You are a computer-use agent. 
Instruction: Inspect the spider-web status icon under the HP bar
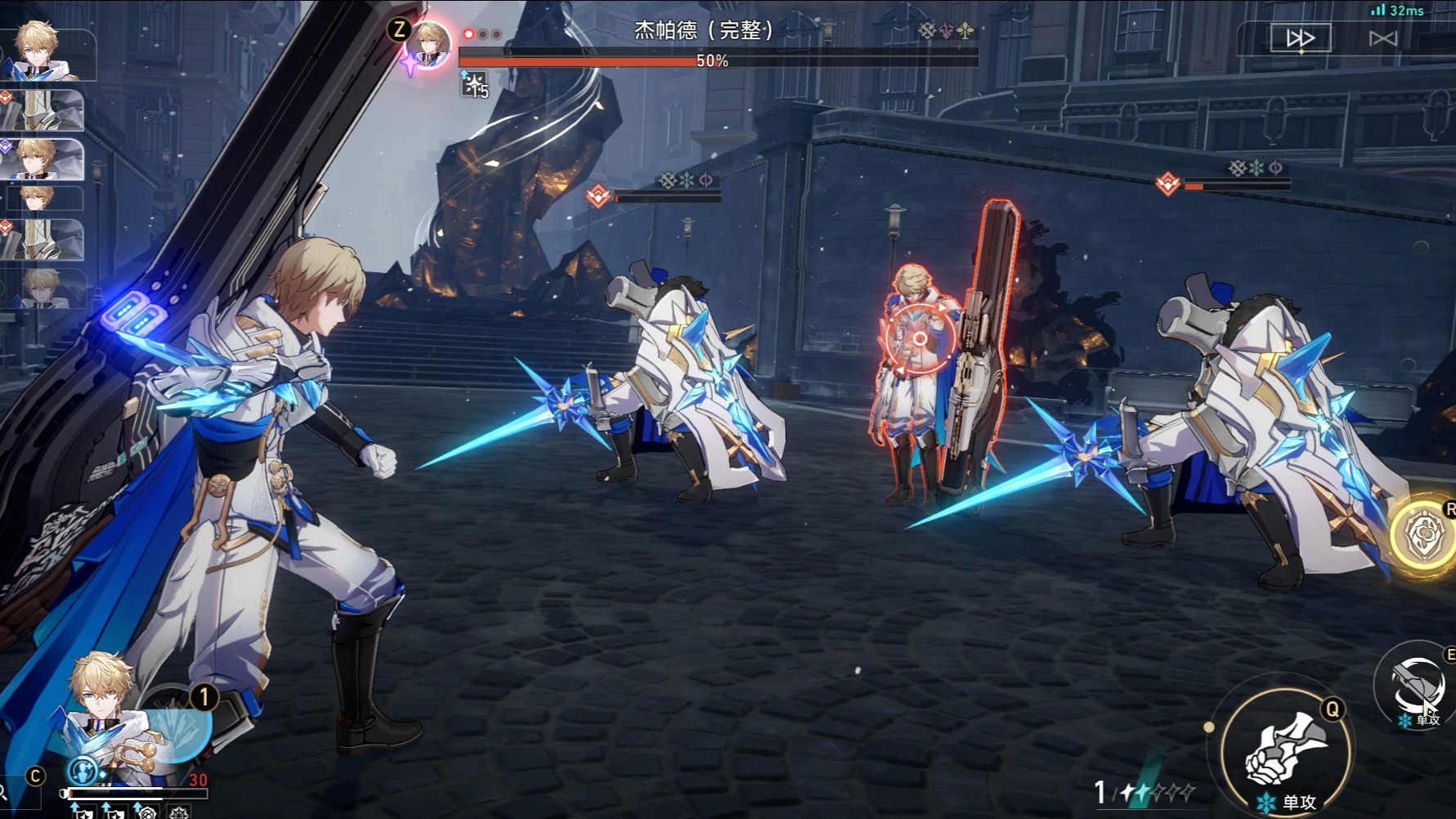coord(179,812)
